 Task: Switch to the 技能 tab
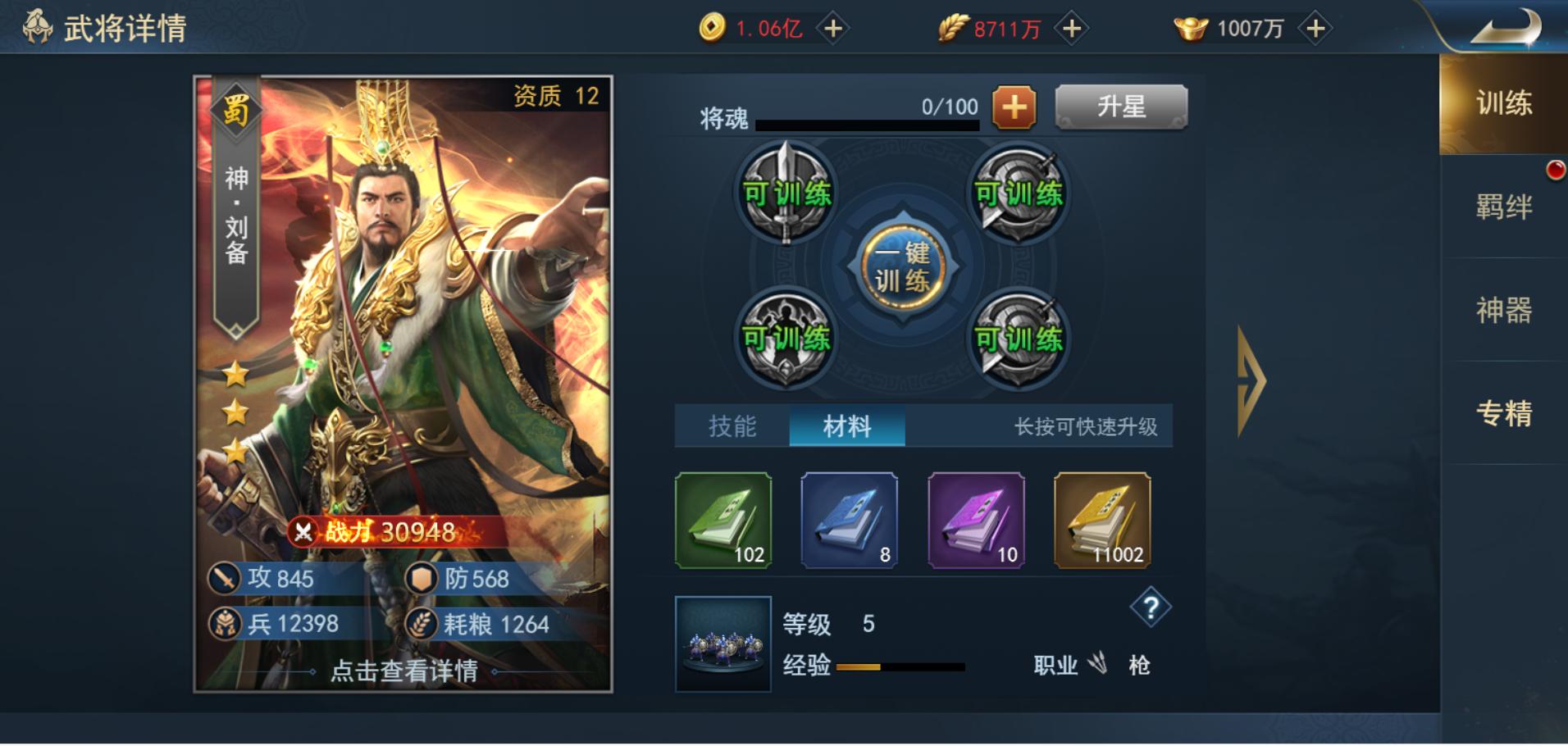[x=732, y=427]
